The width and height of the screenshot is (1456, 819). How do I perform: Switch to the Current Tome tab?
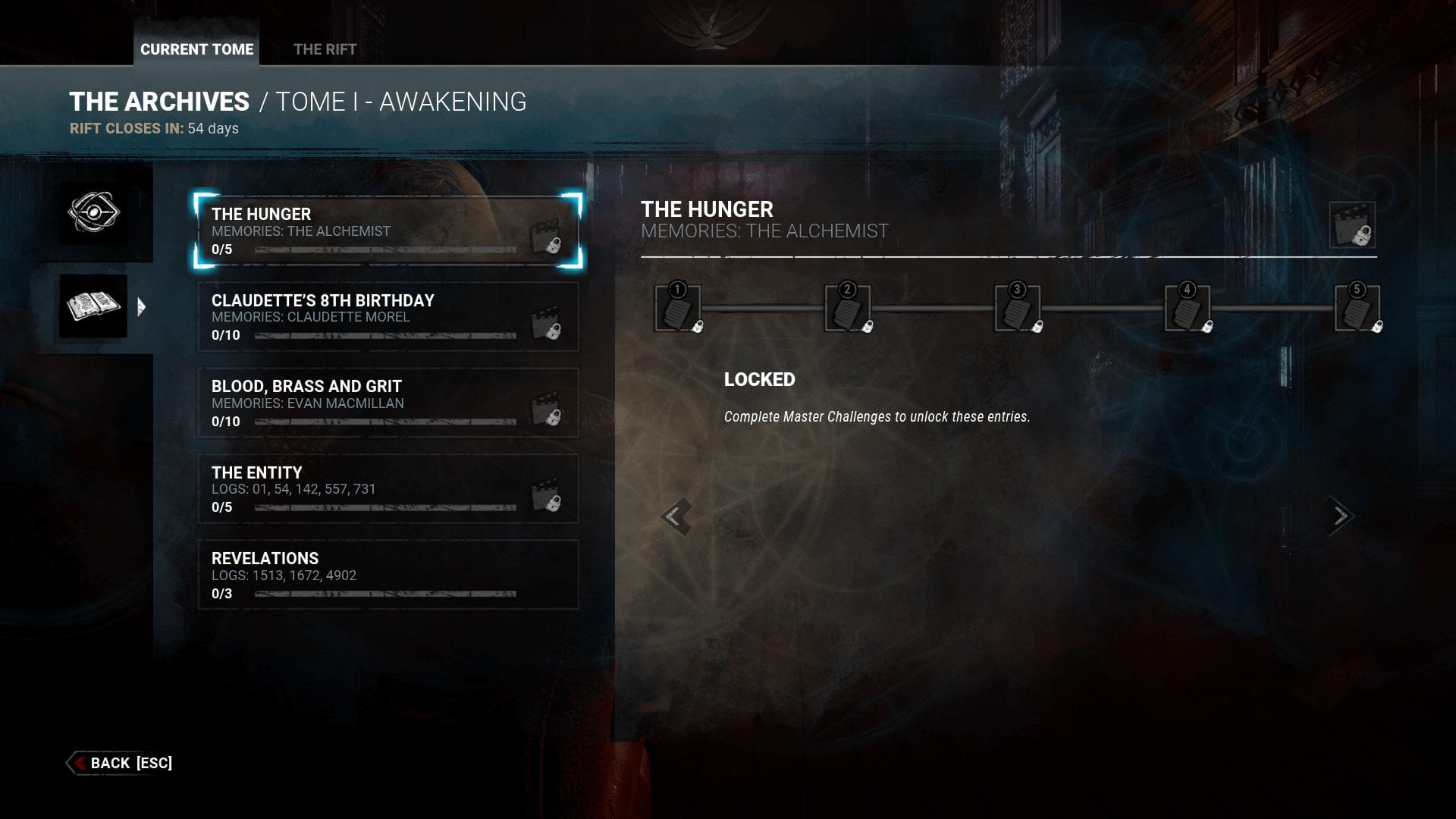click(x=196, y=49)
